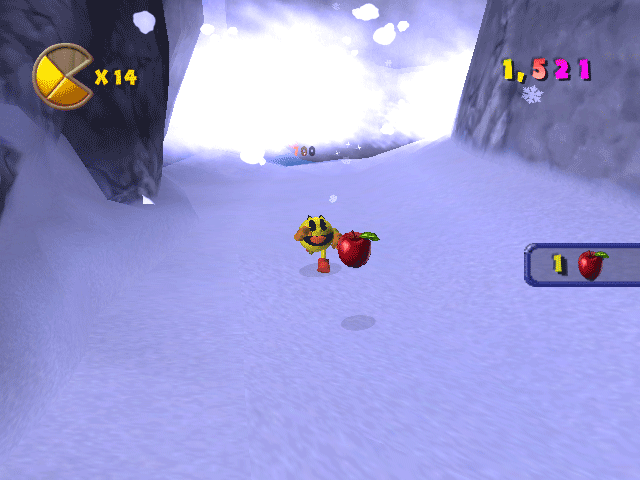The width and height of the screenshot is (640, 480).
Task: Select the collected apple fruit panel
Action: [583, 265]
